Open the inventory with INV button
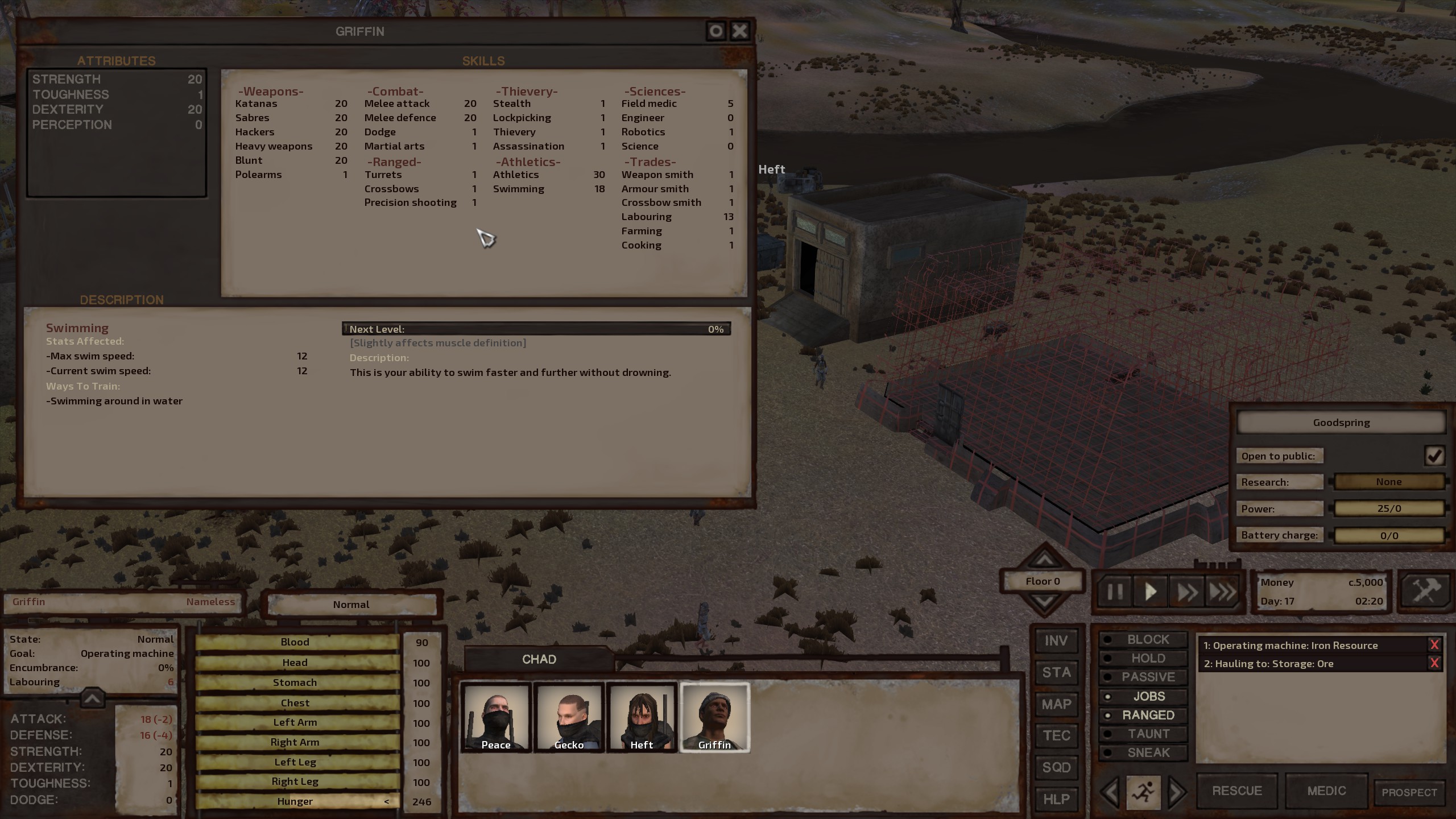 (x=1056, y=641)
